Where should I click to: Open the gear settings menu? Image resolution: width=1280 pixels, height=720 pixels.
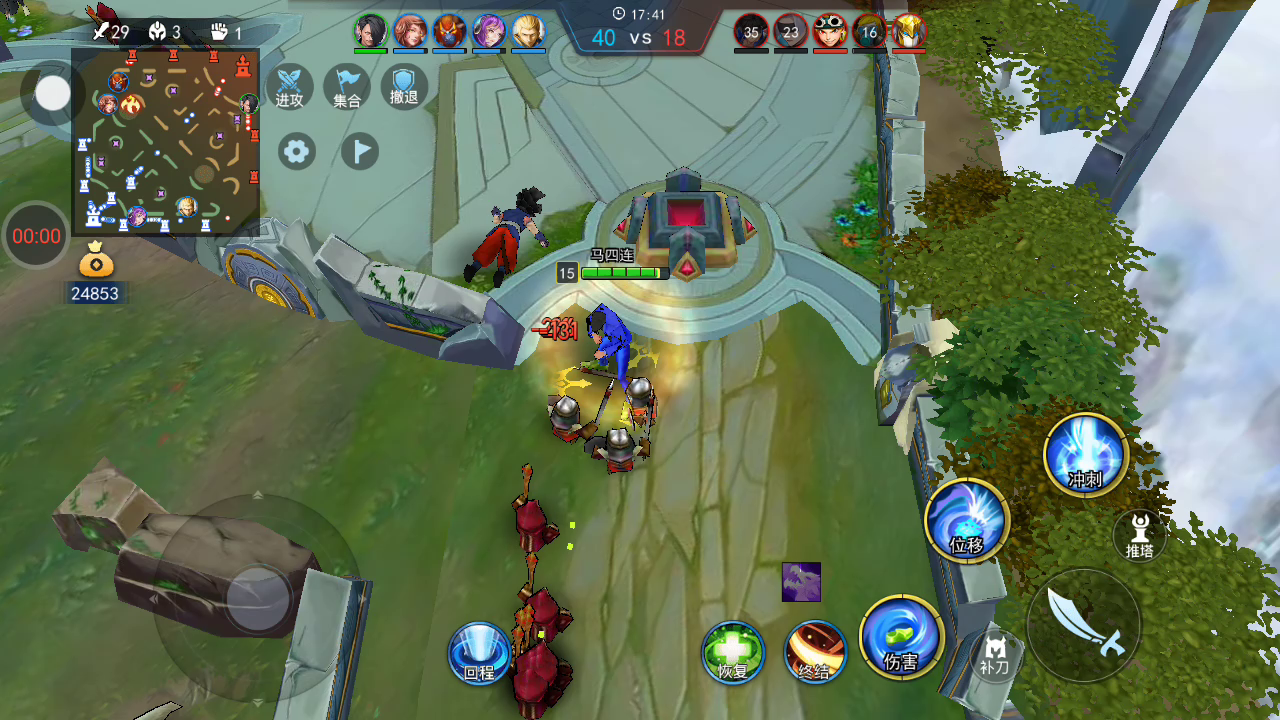pos(297,152)
